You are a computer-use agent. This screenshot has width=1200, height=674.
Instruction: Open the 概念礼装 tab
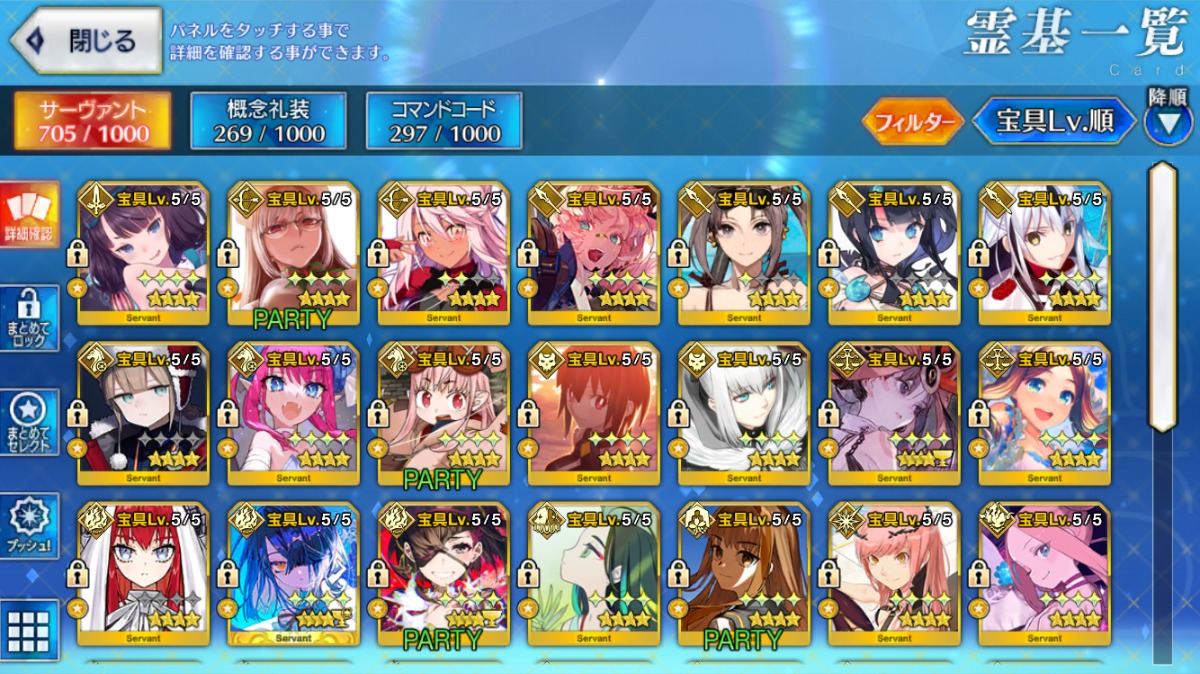[268, 121]
